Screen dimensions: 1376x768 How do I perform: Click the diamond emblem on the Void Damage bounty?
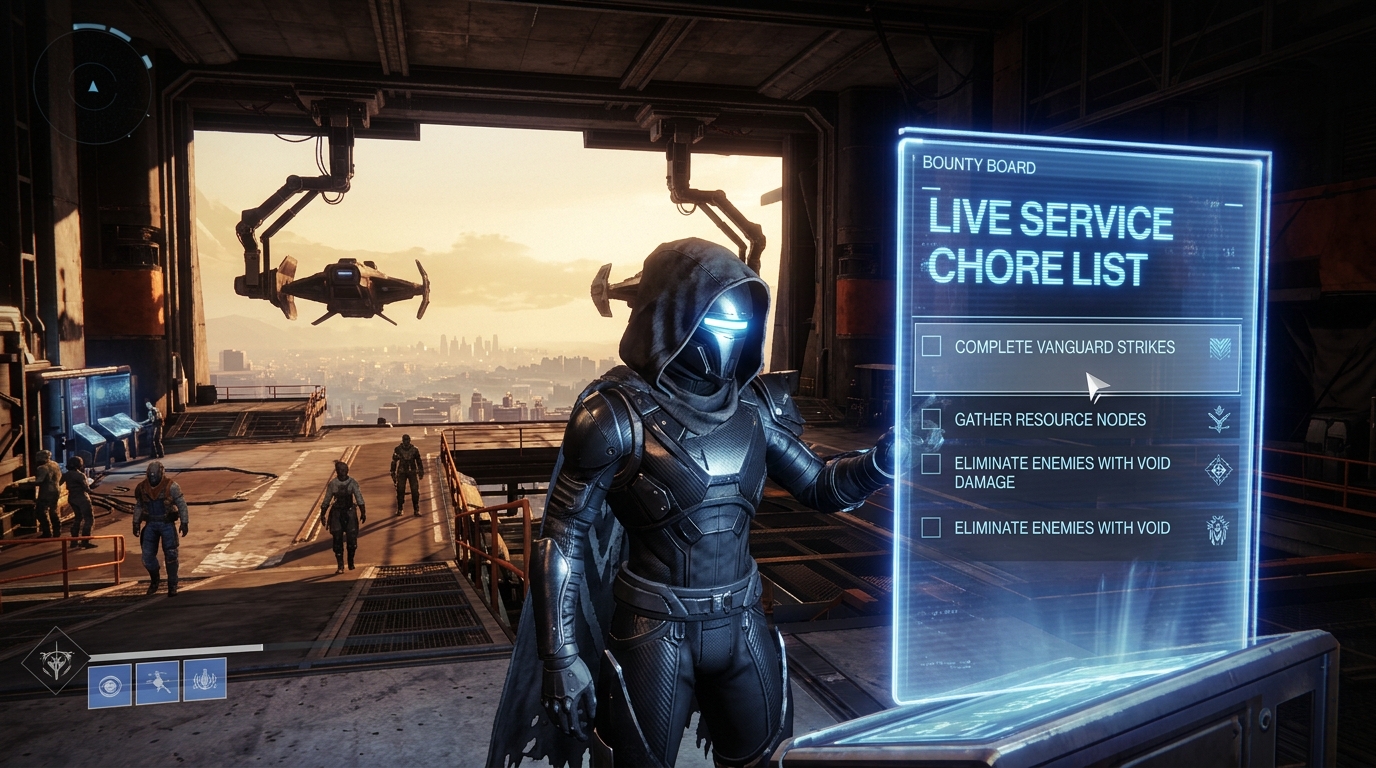point(1220,472)
